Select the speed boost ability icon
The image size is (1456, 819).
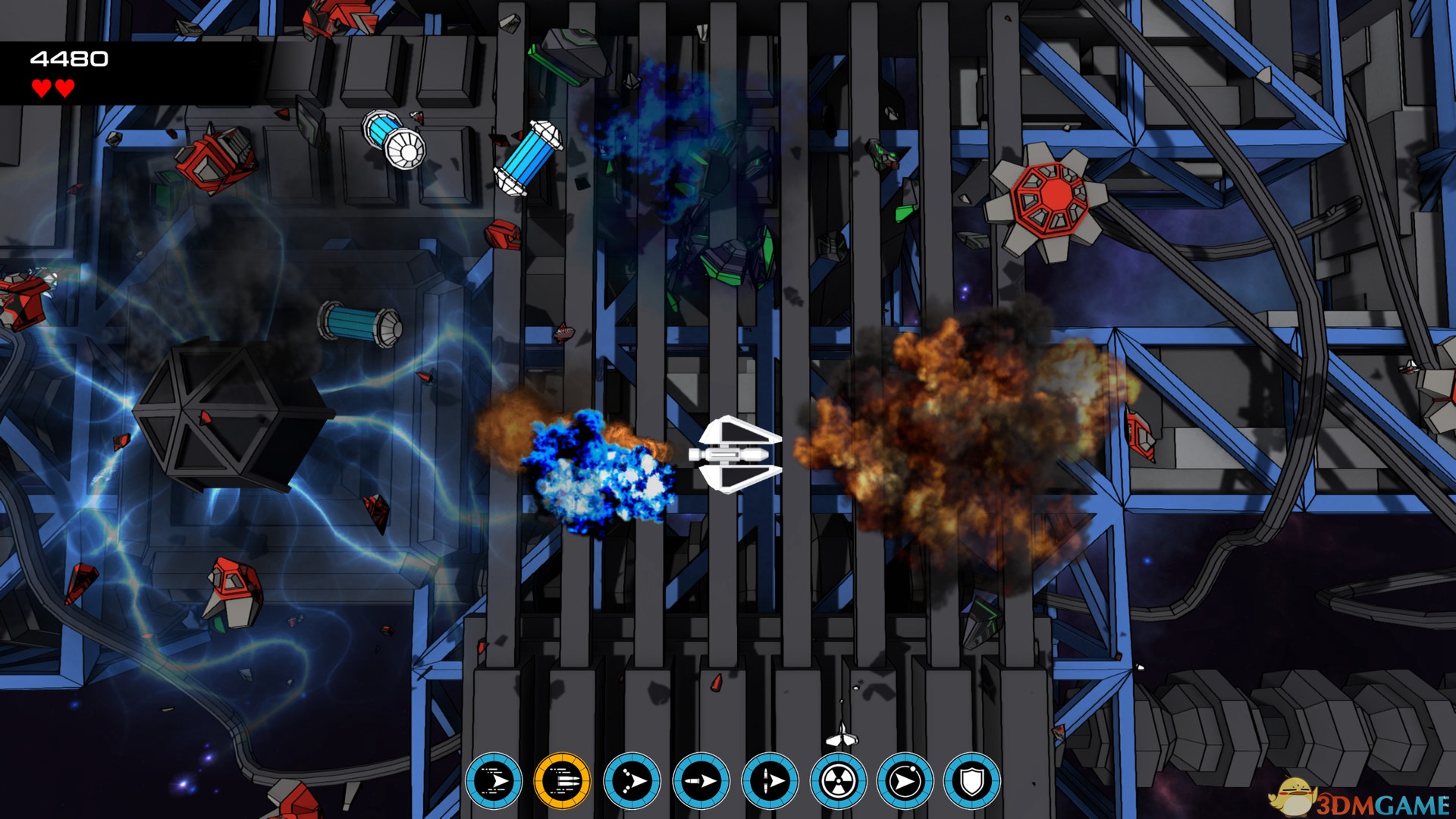click(x=494, y=780)
